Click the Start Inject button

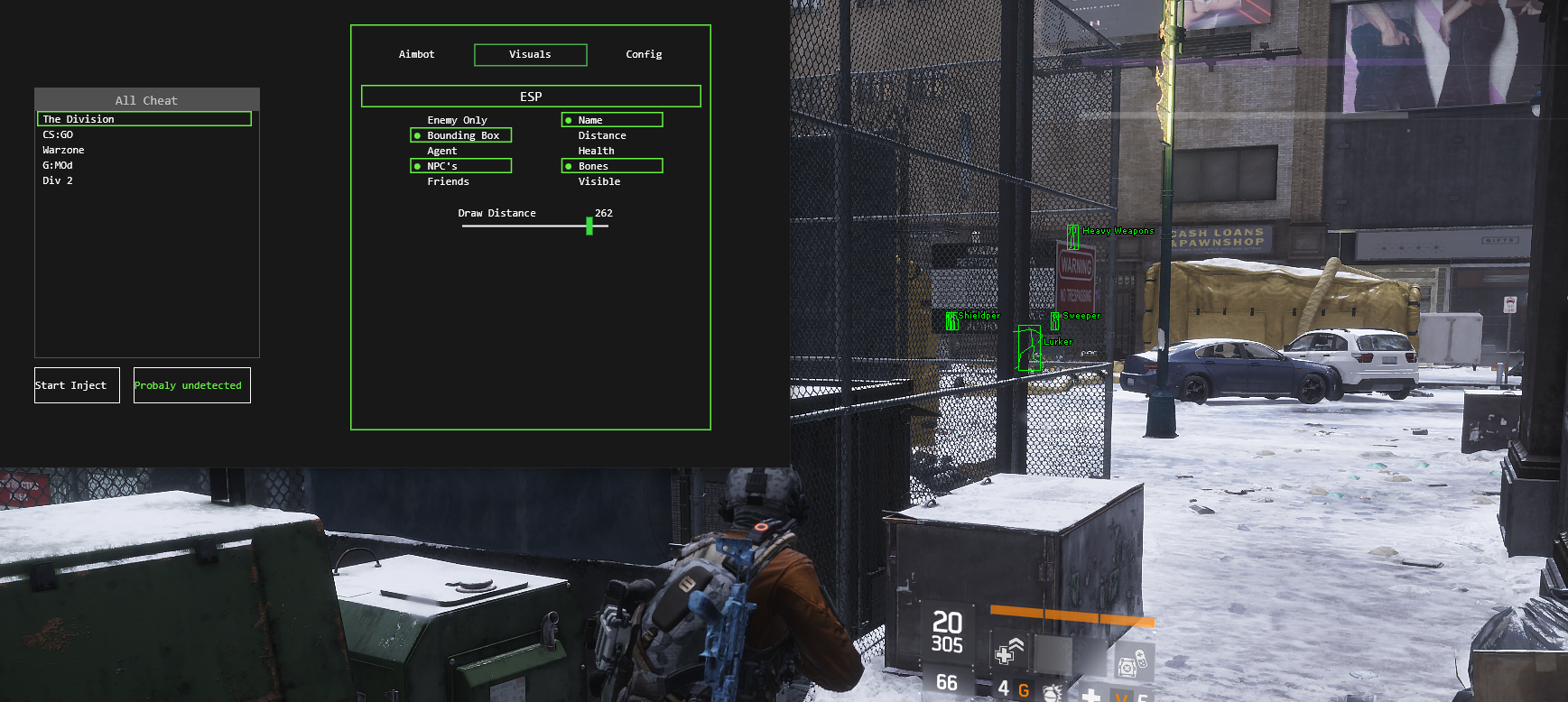77,385
